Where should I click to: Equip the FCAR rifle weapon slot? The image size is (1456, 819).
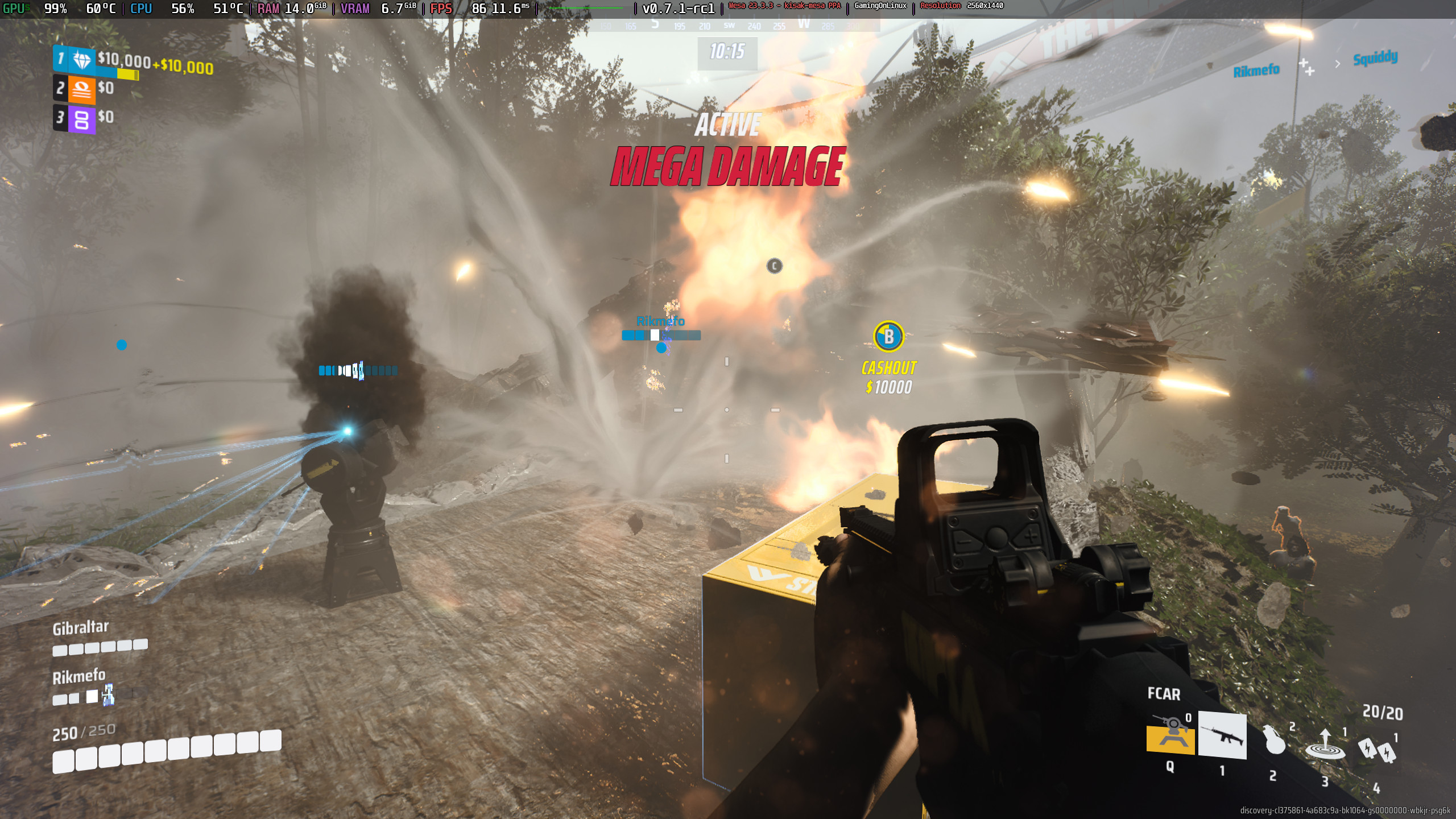click(x=1222, y=735)
